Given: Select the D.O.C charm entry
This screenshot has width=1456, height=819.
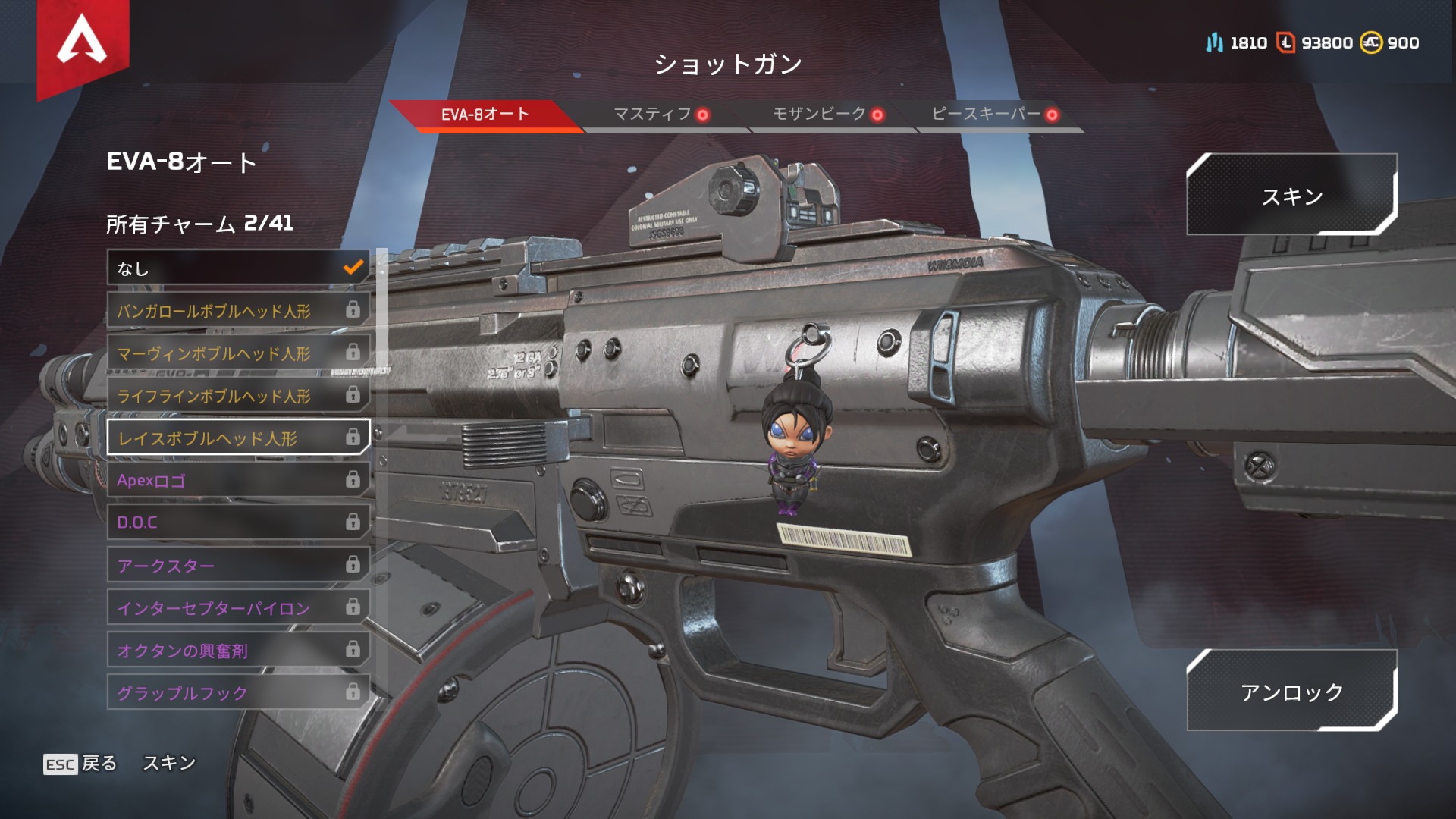Looking at the screenshot, I should 238,522.
